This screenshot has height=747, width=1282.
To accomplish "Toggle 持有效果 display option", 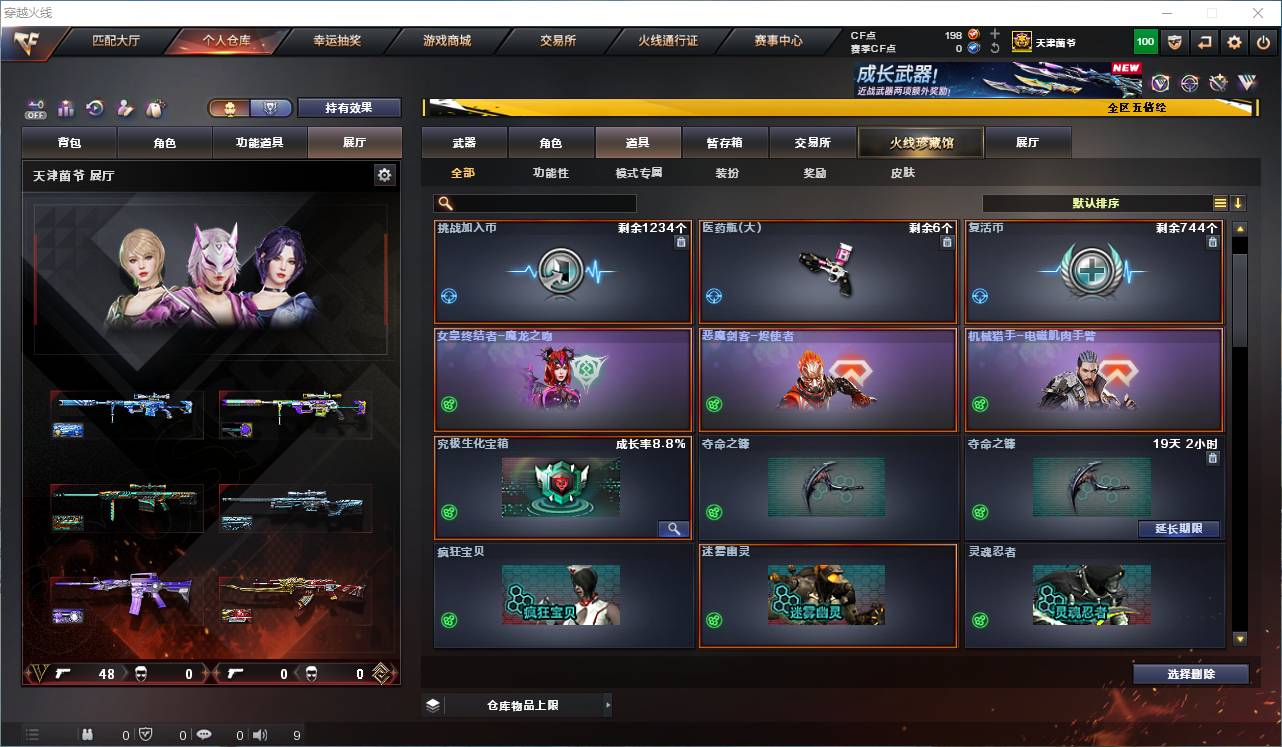I will [x=348, y=107].
